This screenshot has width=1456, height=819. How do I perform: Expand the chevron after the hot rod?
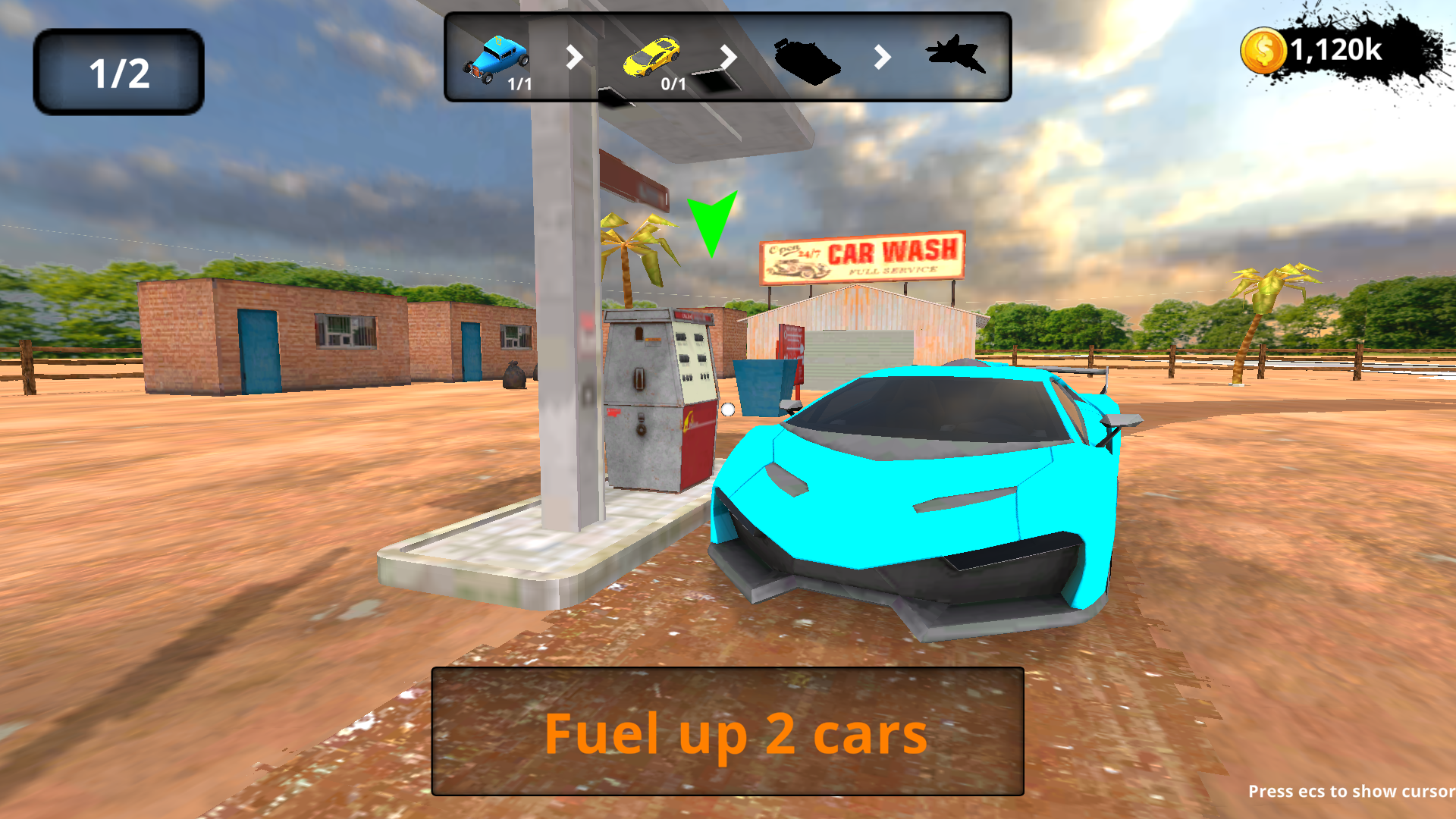click(574, 58)
